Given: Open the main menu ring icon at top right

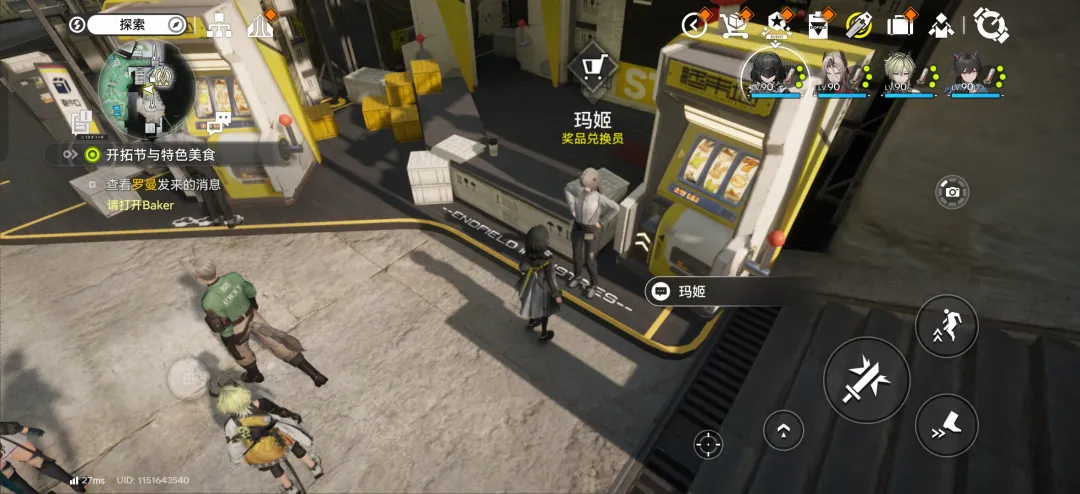Looking at the screenshot, I should point(991,24).
